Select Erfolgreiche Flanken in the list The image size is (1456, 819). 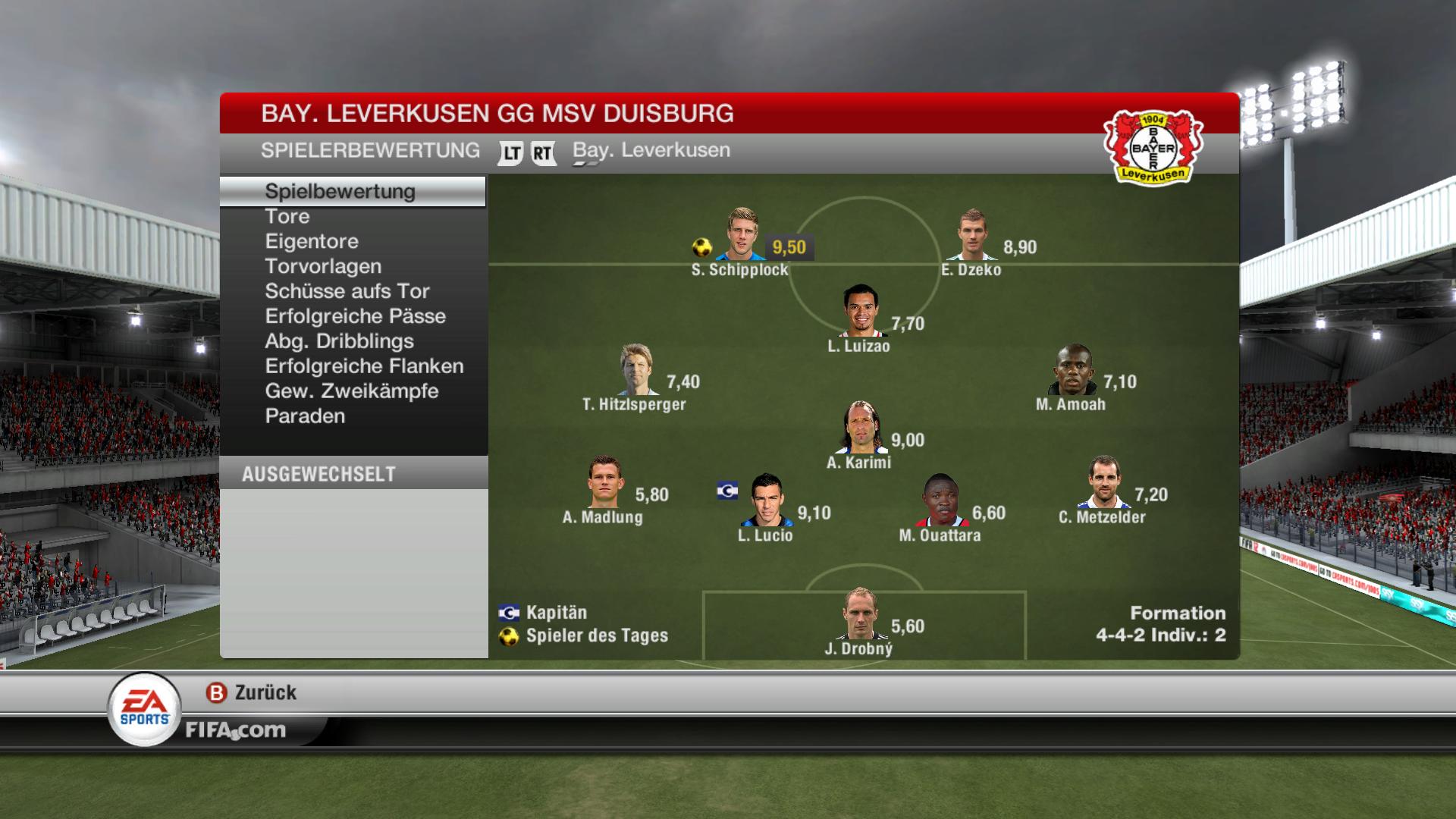tap(364, 366)
